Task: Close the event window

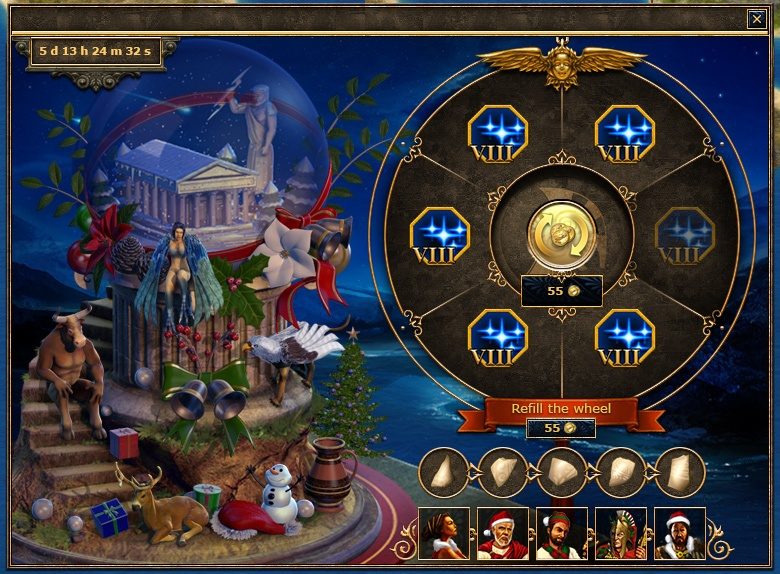Action: 756,18
